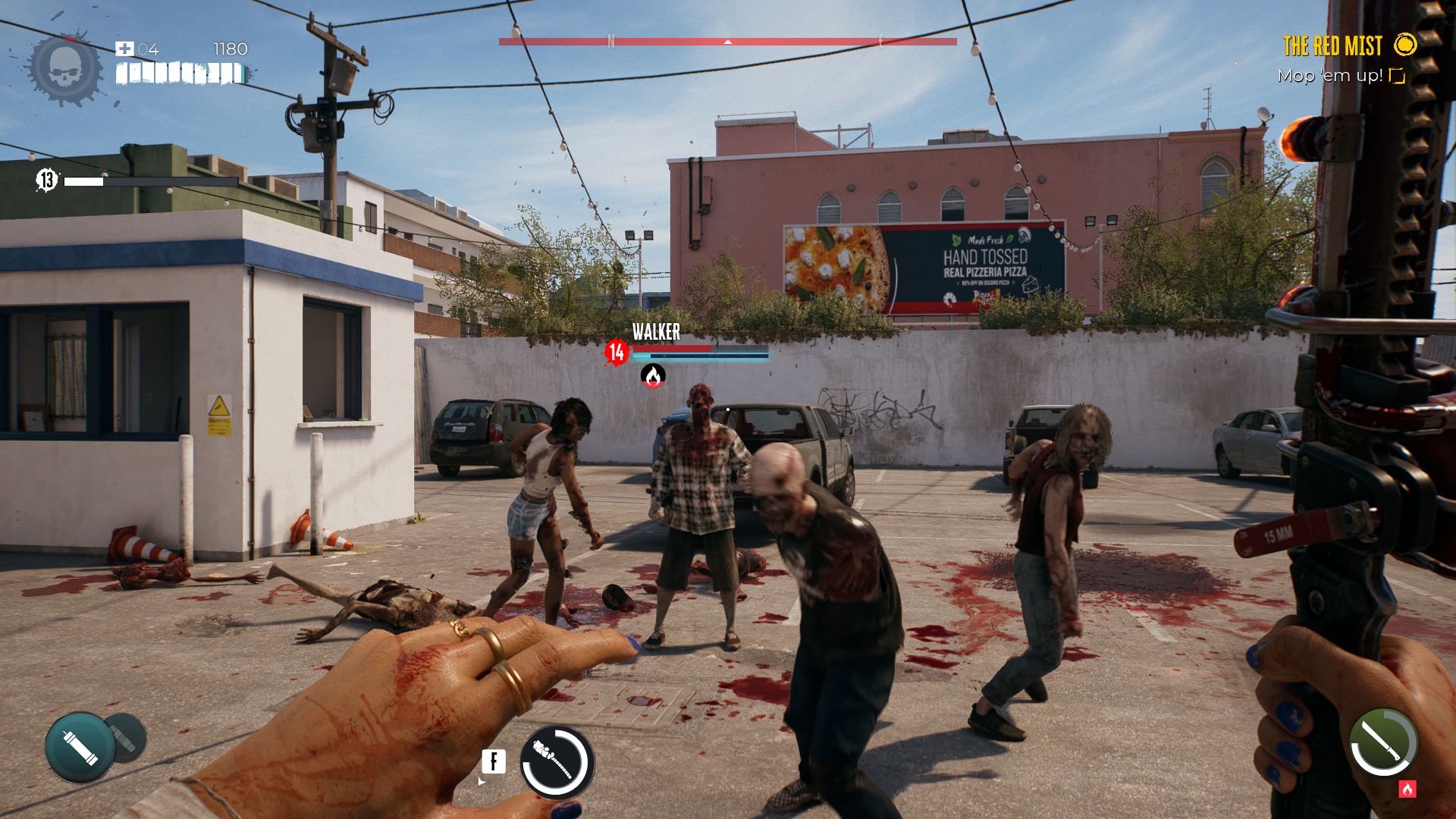This screenshot has height=819, width=1456.
Task: Click the red fire mod indicator
Action: click(1407, 789)
